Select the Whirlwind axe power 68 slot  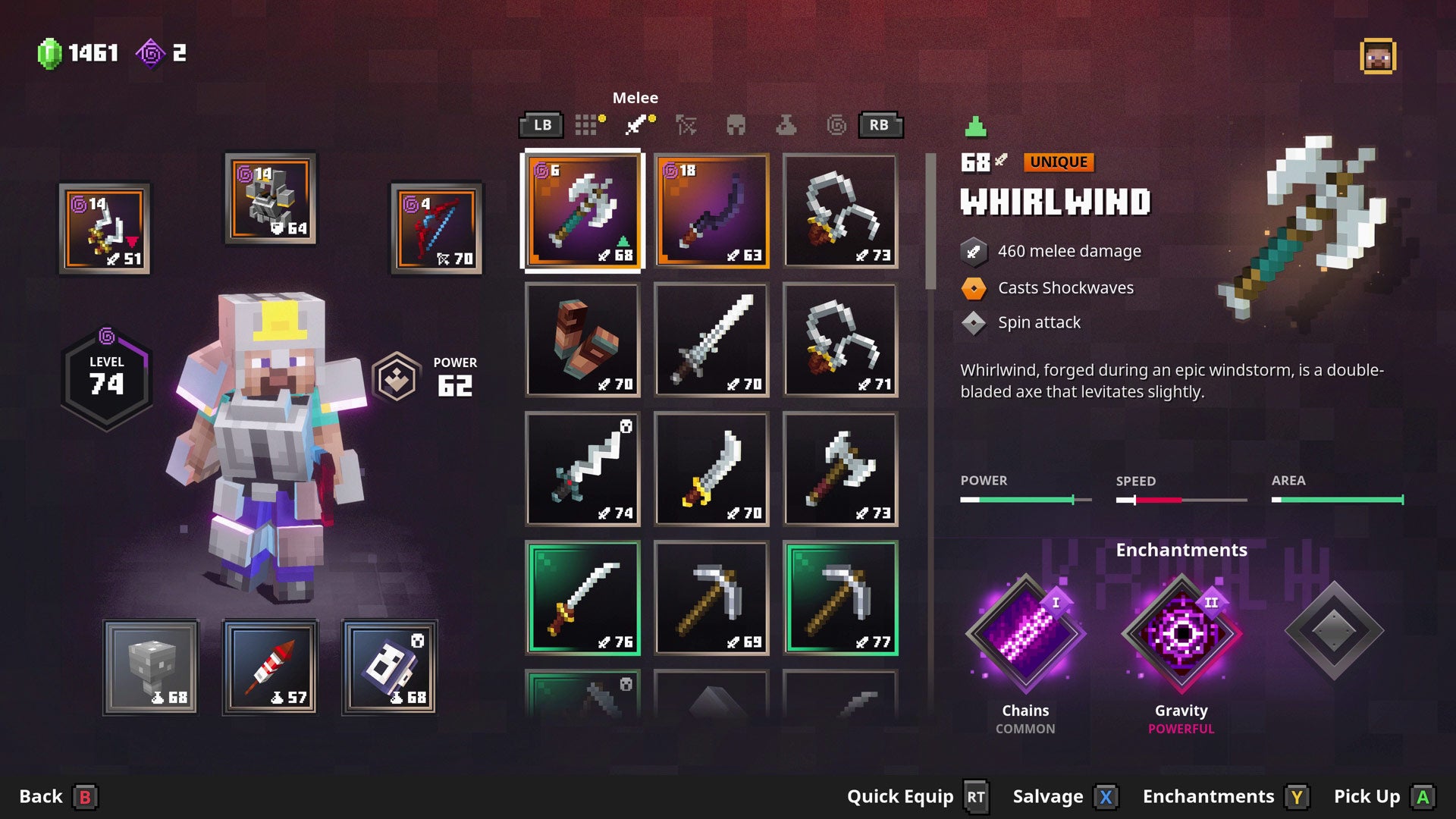(582, 211)
